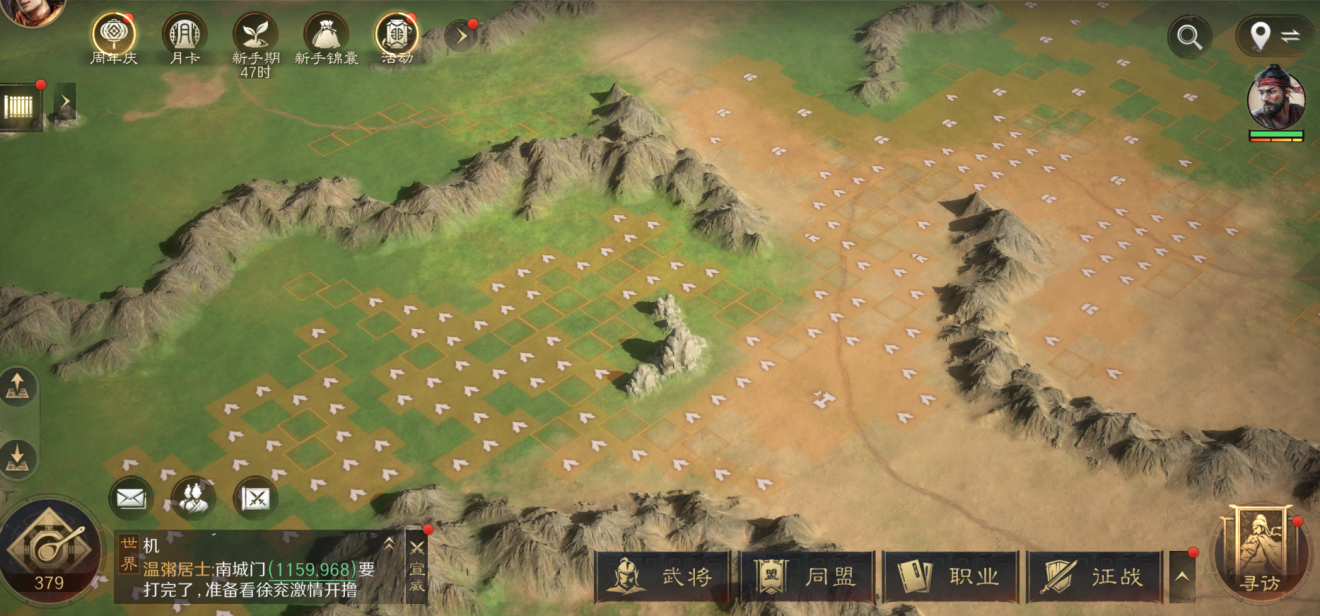1320x616 pixels.
Task: Open the map location switch button
Action: pos(1275,37)
